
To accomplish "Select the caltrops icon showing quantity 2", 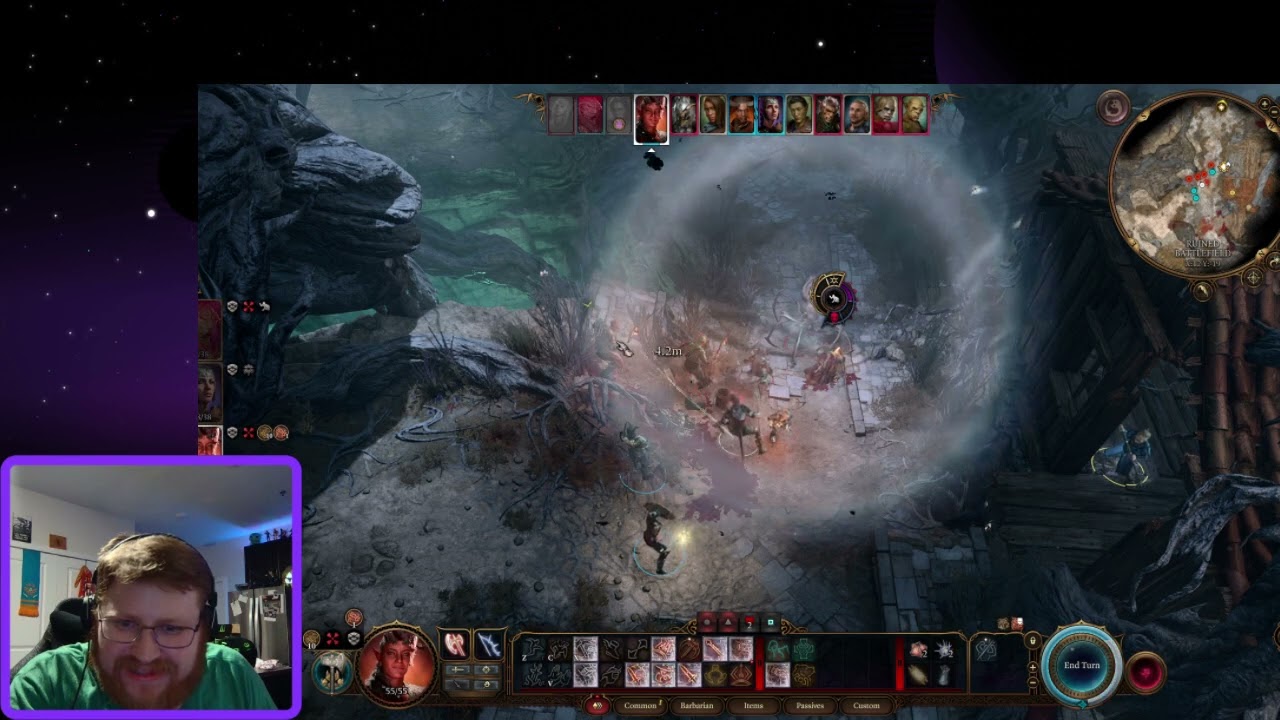I will click(x=944, y=650).
